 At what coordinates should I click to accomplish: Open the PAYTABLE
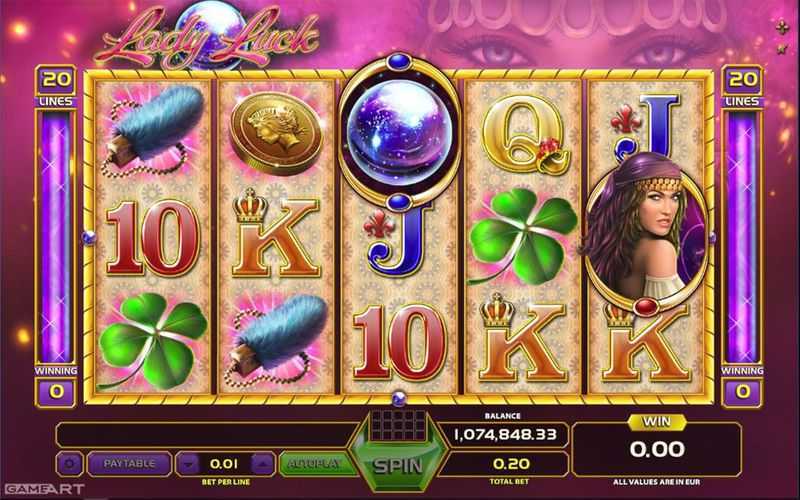point(129,464)
